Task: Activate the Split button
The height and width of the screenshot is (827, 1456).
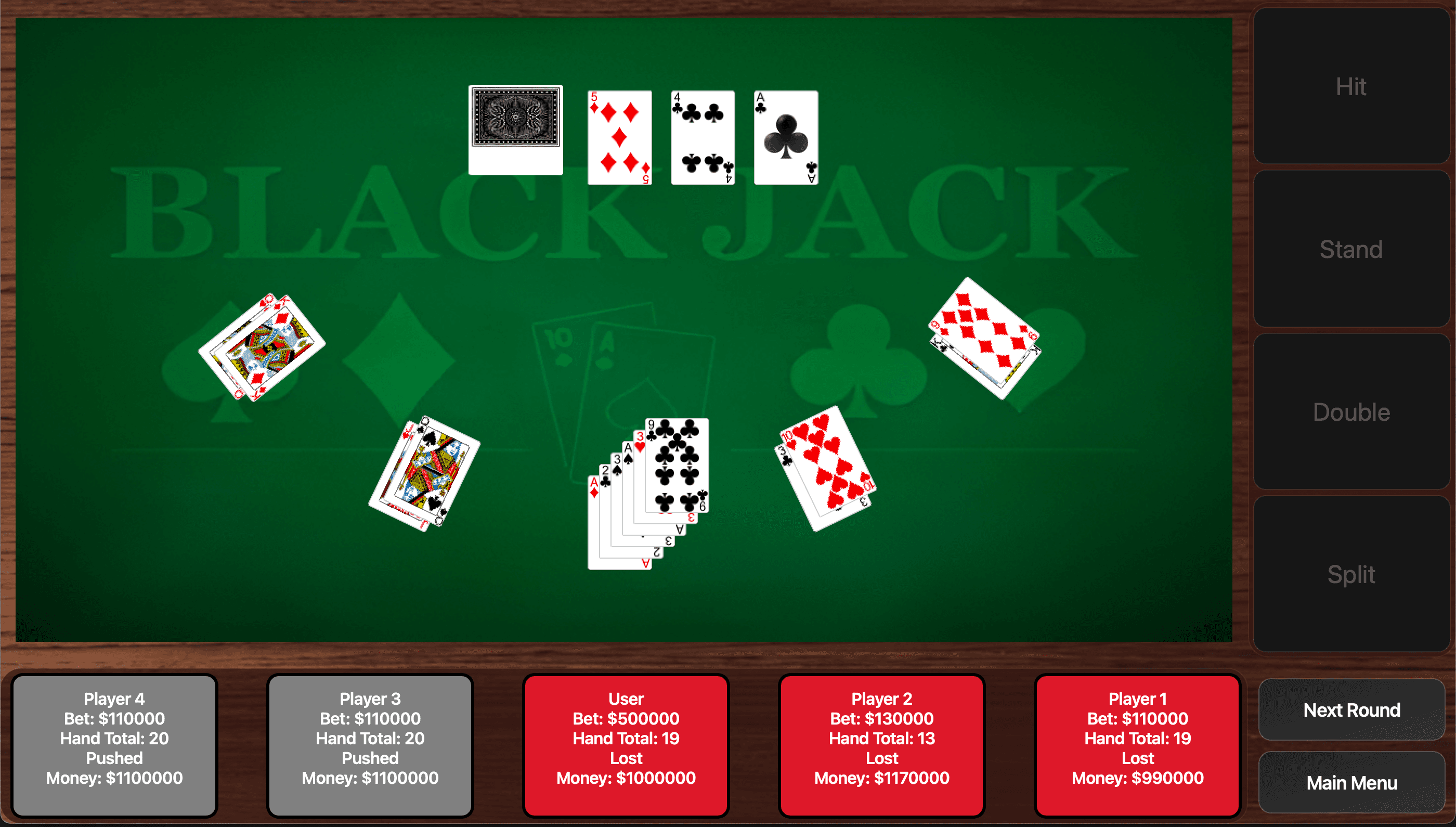Action: (1350, 574)
